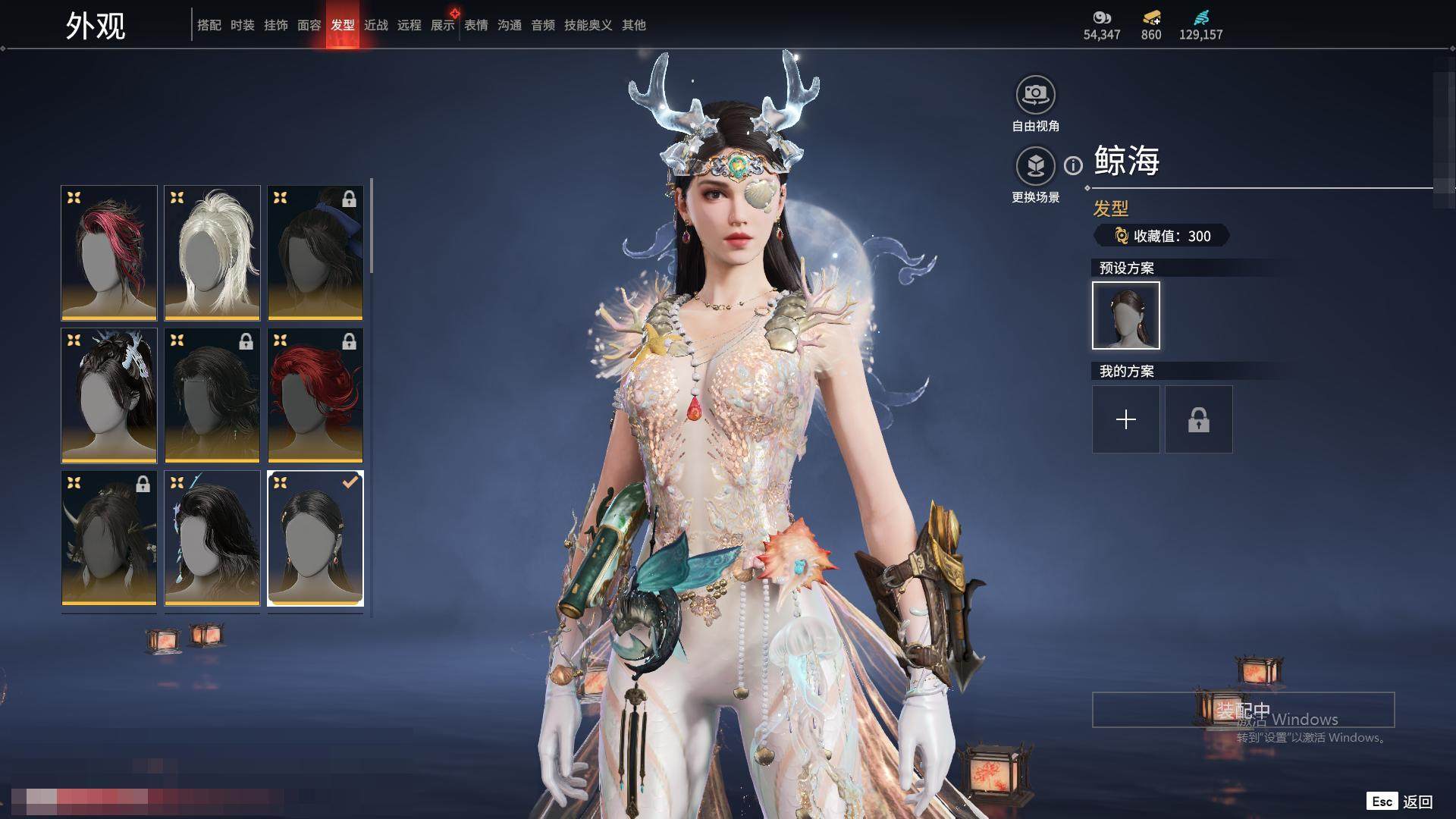This screenshot has width=1456, height=819.
Task: Select the locked hairstyle with blue ribbon
Action: point(315,253)
